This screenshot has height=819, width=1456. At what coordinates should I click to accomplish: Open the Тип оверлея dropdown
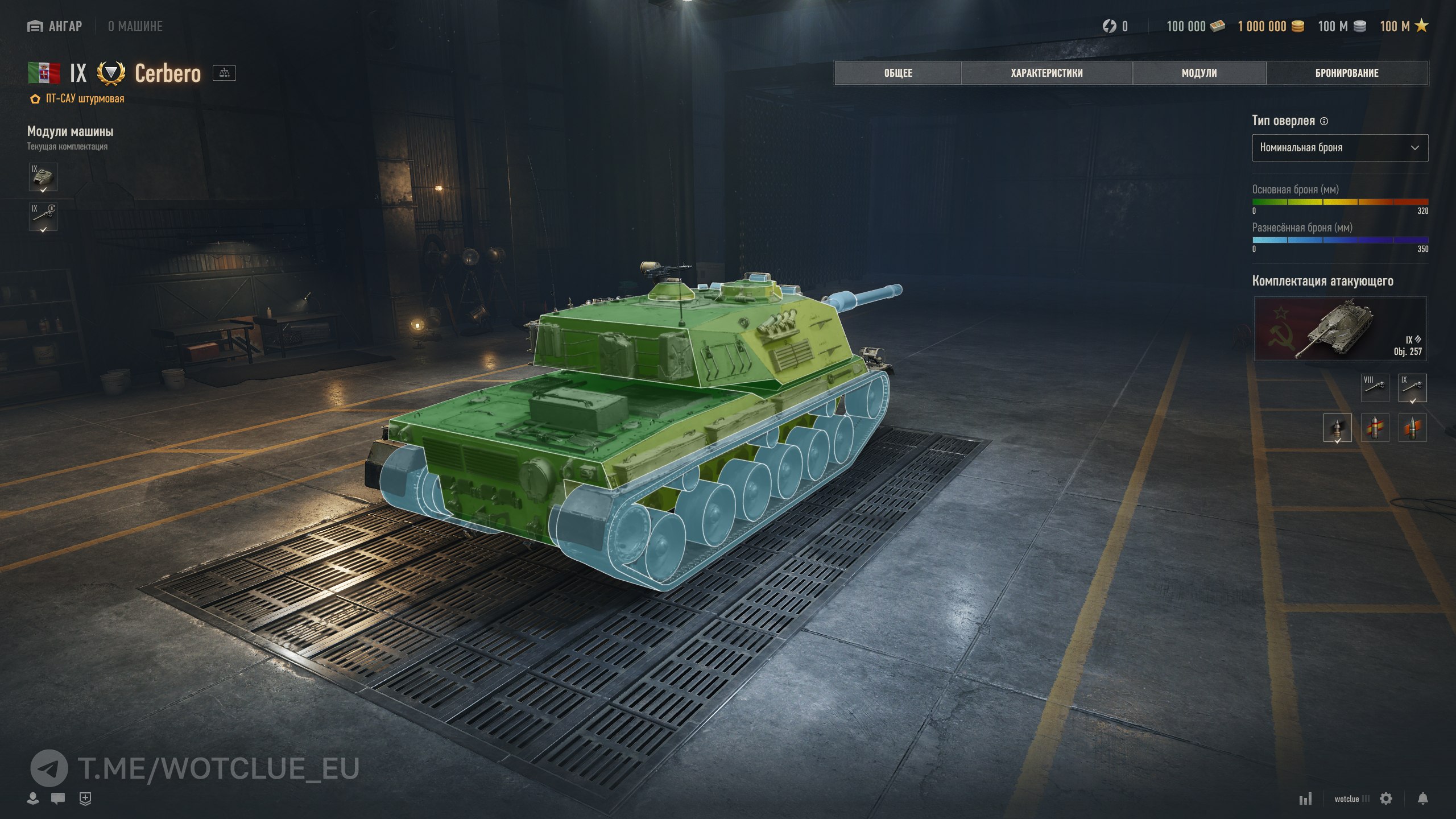click(x=1339, y=148)
